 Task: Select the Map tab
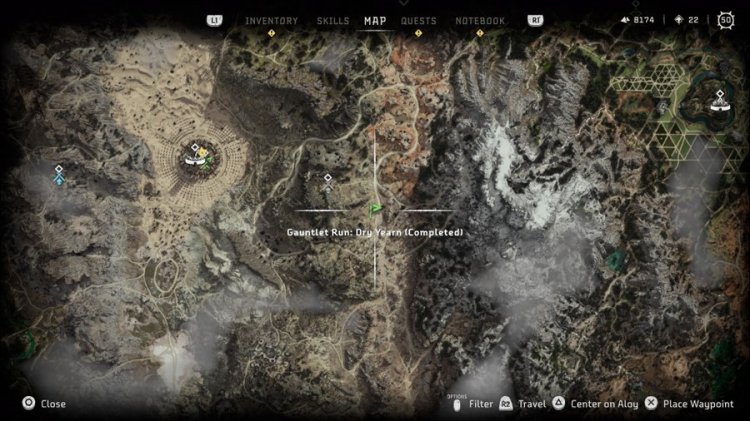coord(375,20)
